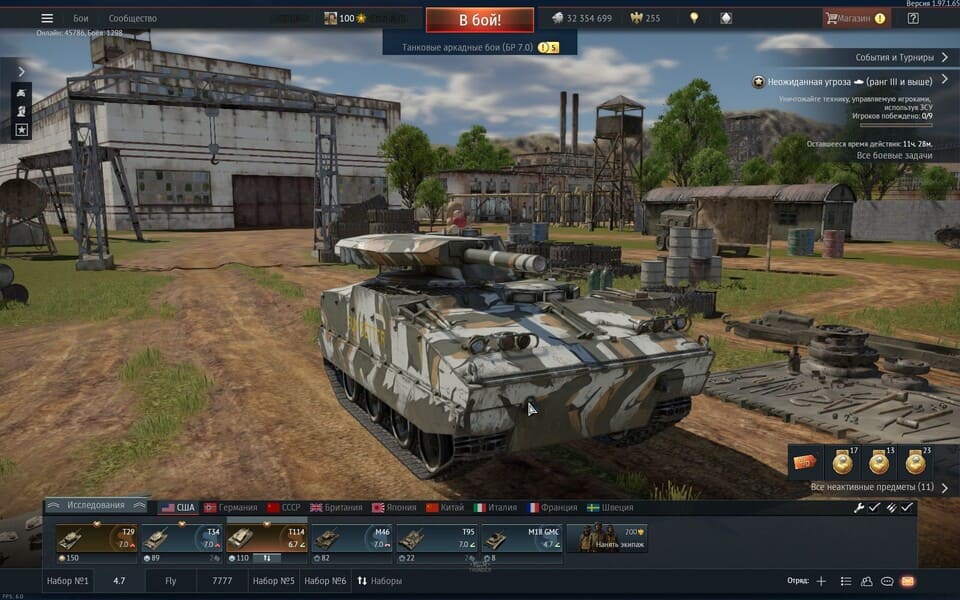Open the Исследования research panel

pyautogui.click(x=96, y=505)
